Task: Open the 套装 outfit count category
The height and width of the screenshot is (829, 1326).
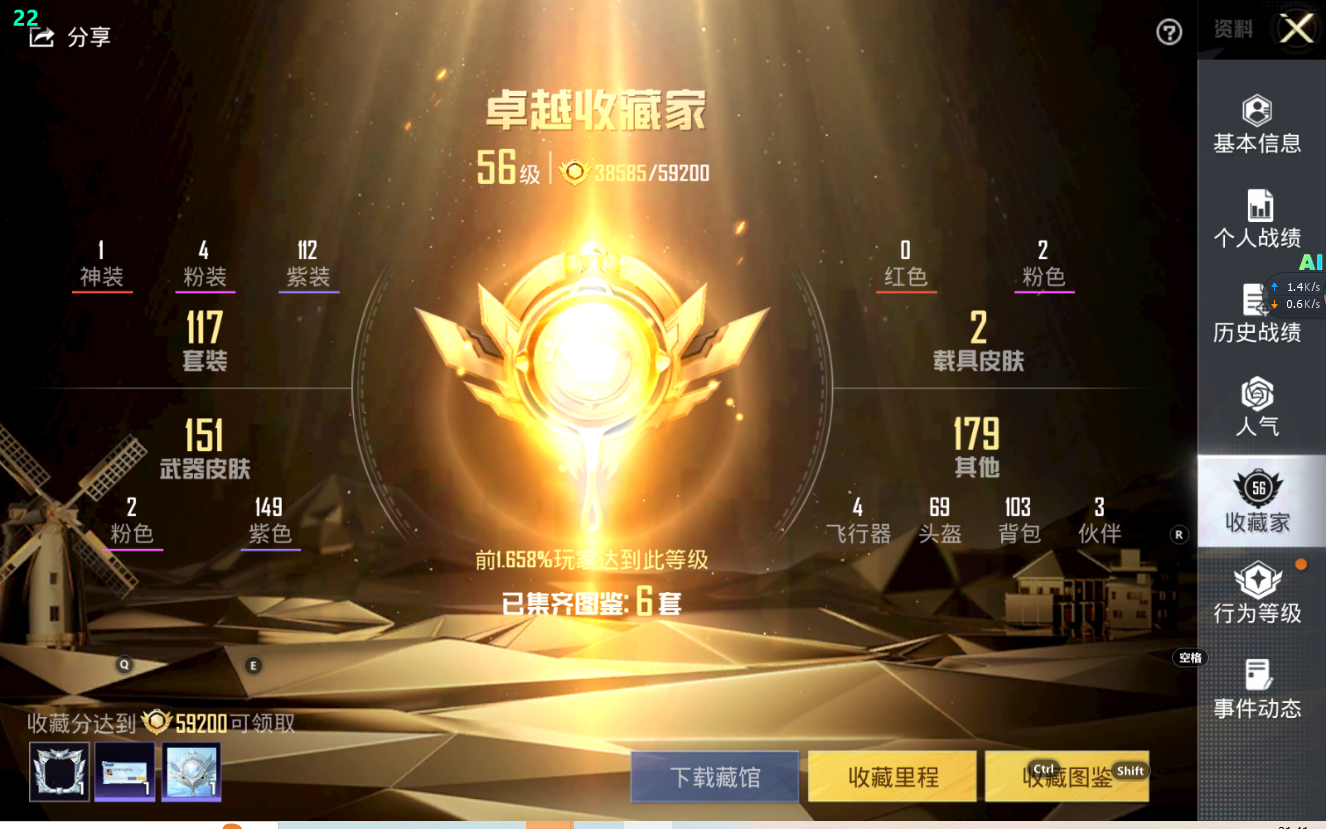Action: (205, 340)
